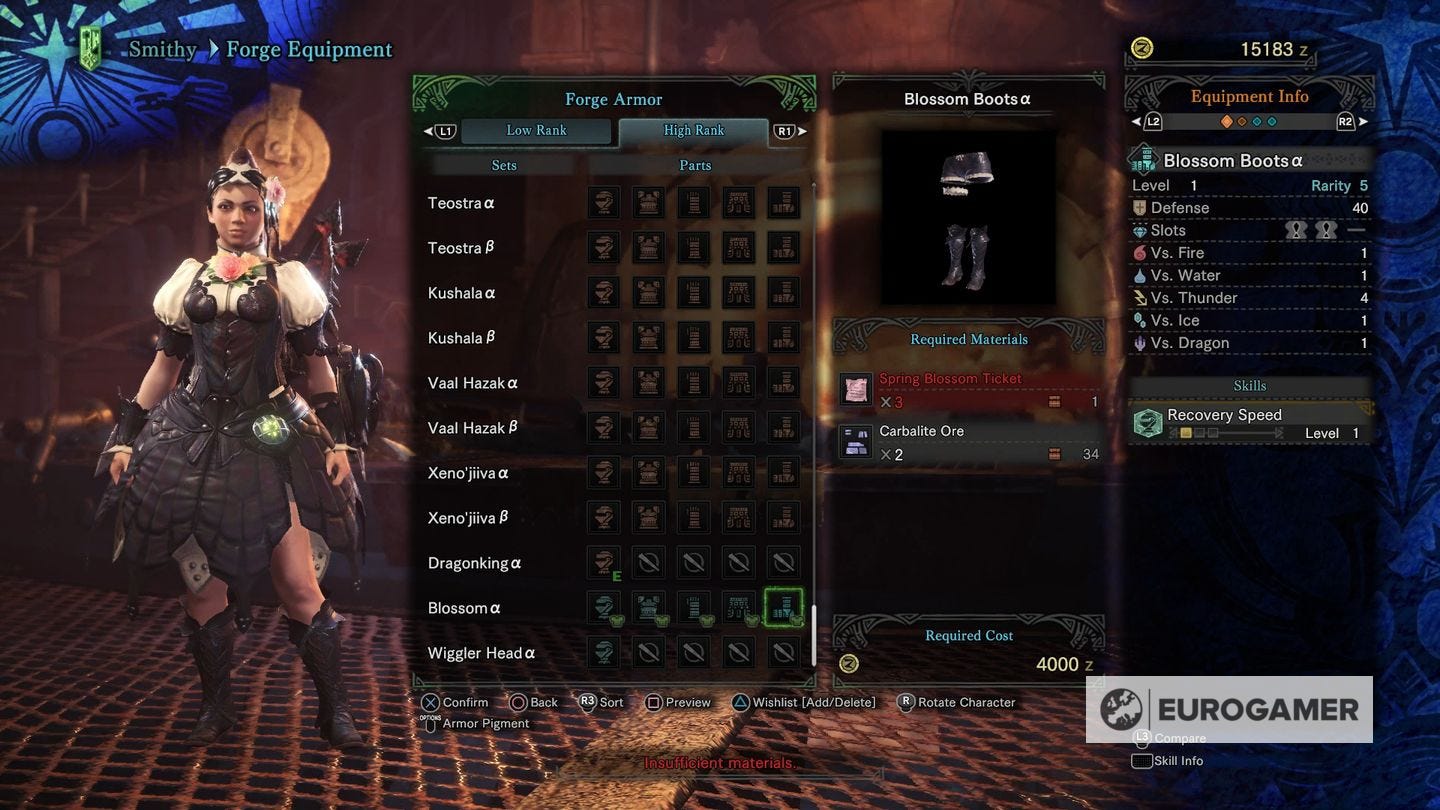Click the Wiggler Head α helm icon

tap(604, 652)
